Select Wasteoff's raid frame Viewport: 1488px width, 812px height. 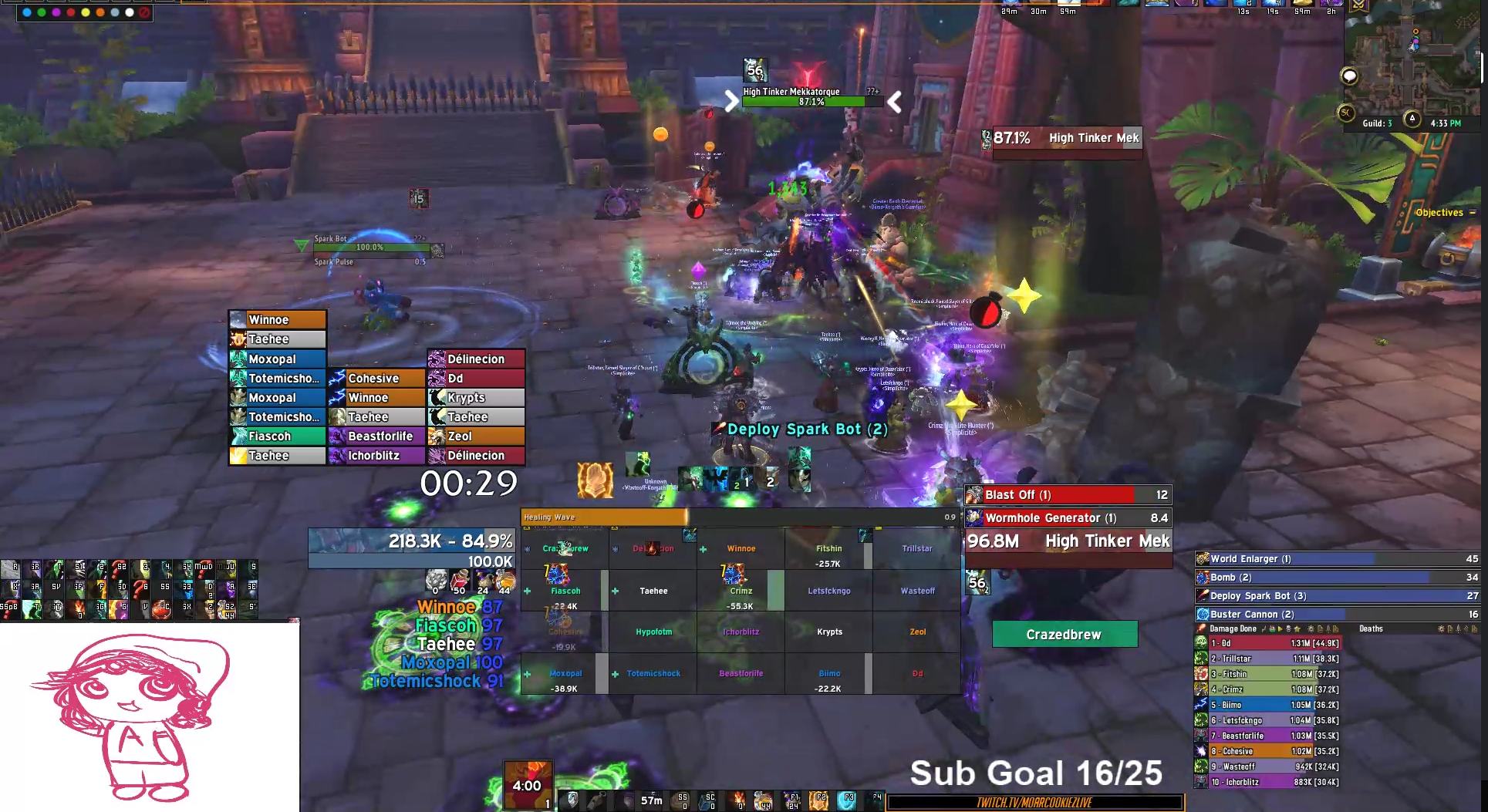coord(916,591)
